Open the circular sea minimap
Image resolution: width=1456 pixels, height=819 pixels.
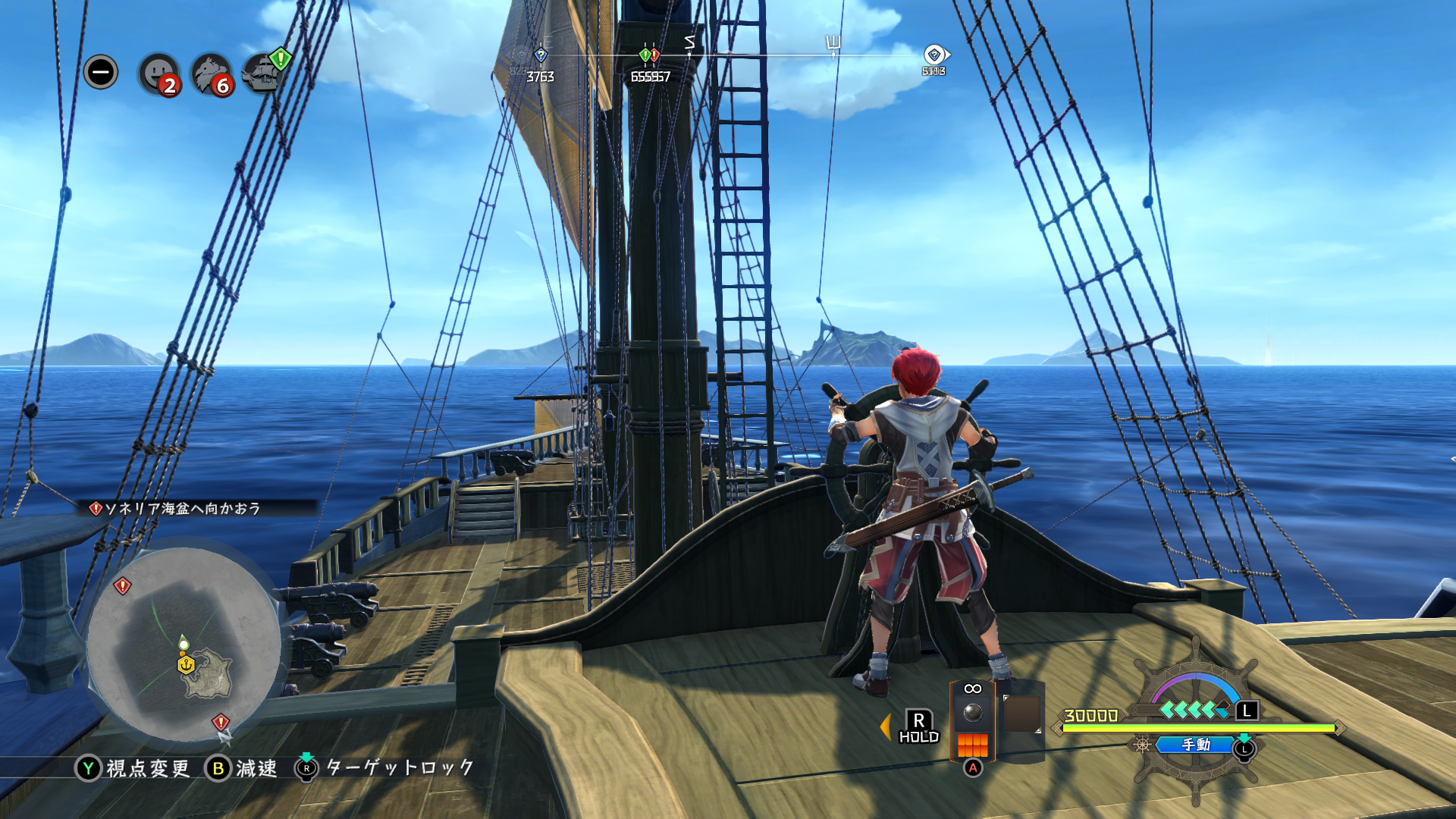point(182,645)
